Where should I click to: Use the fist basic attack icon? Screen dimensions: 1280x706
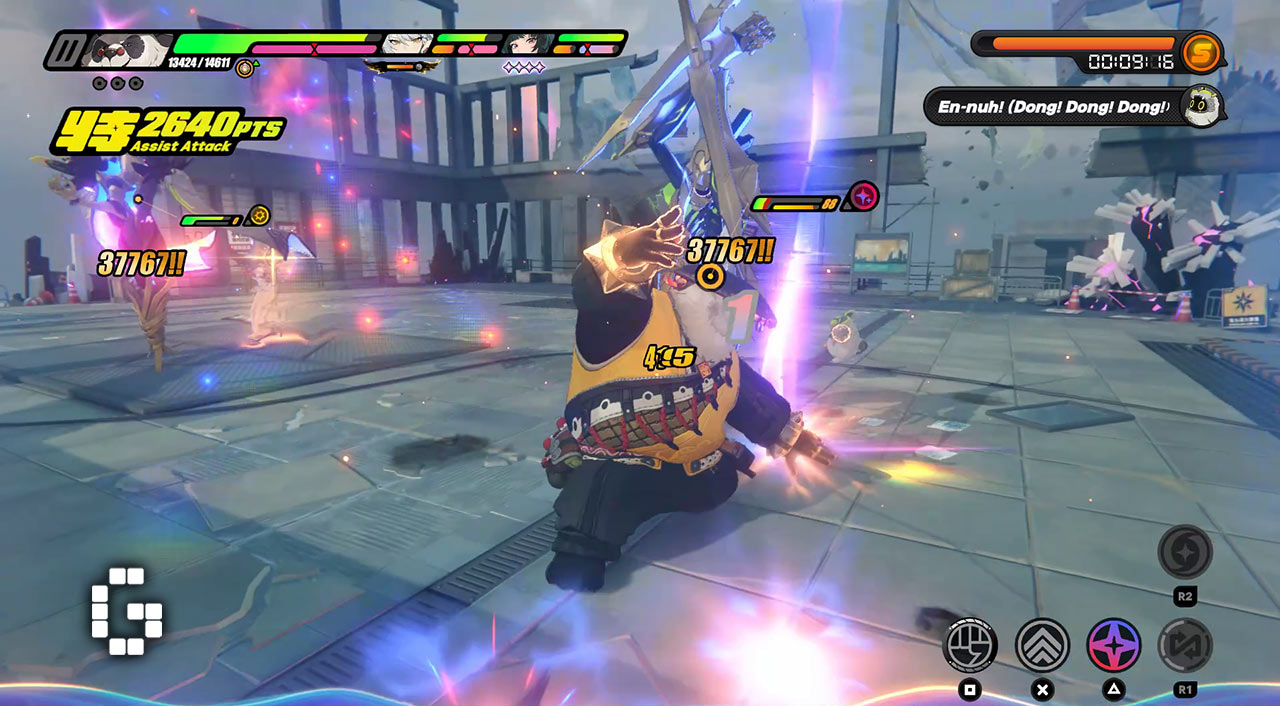click(970, 644)
